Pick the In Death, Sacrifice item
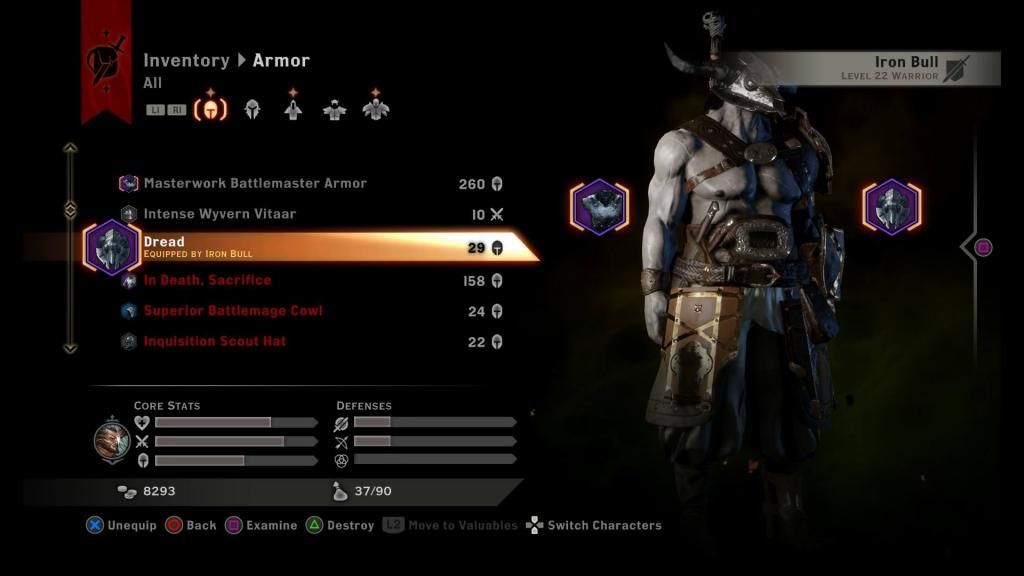The height and width of the screenshot is (576, 1024). [x=207, y=281]
